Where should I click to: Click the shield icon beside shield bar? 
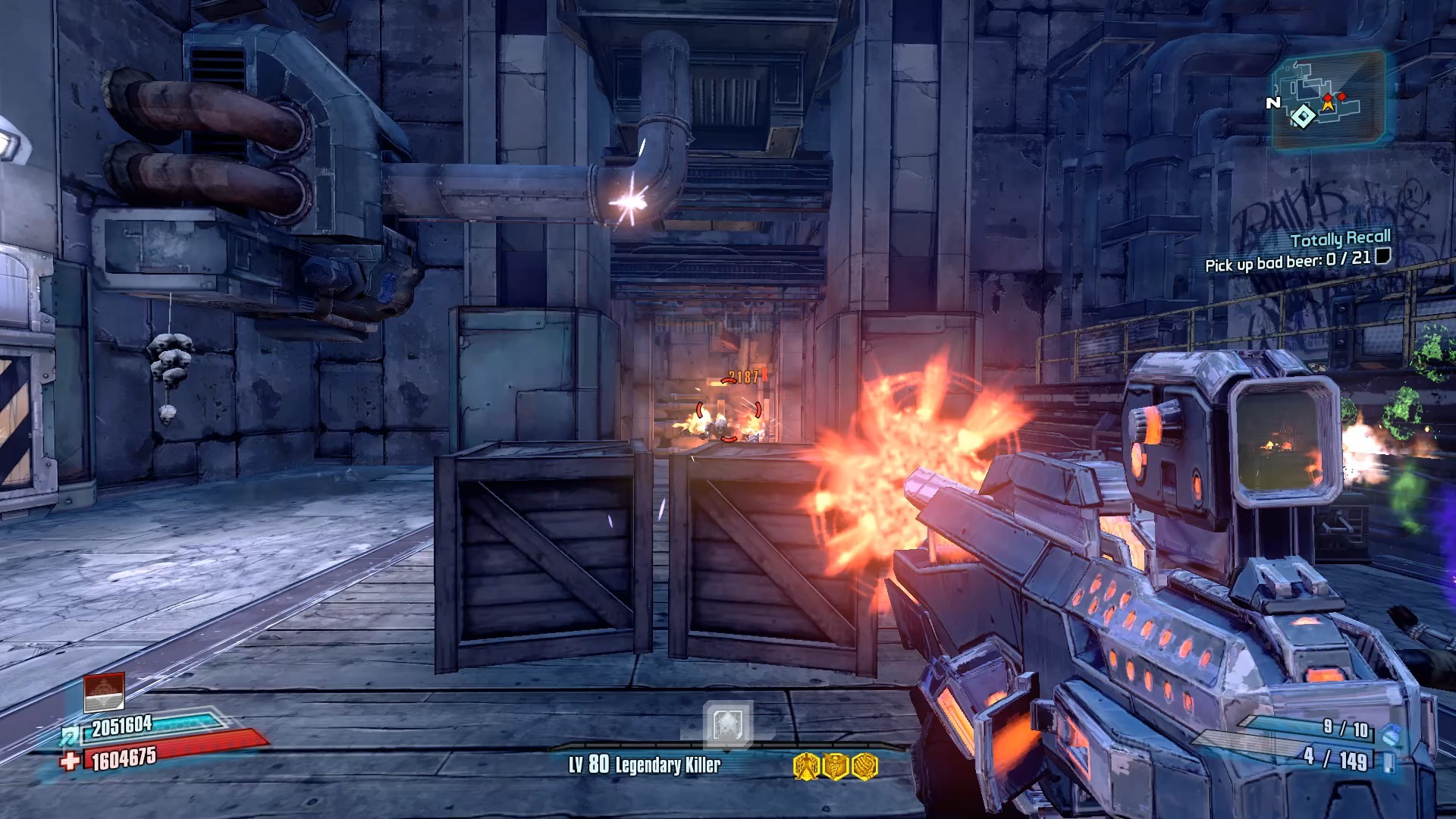pos(71,734)
